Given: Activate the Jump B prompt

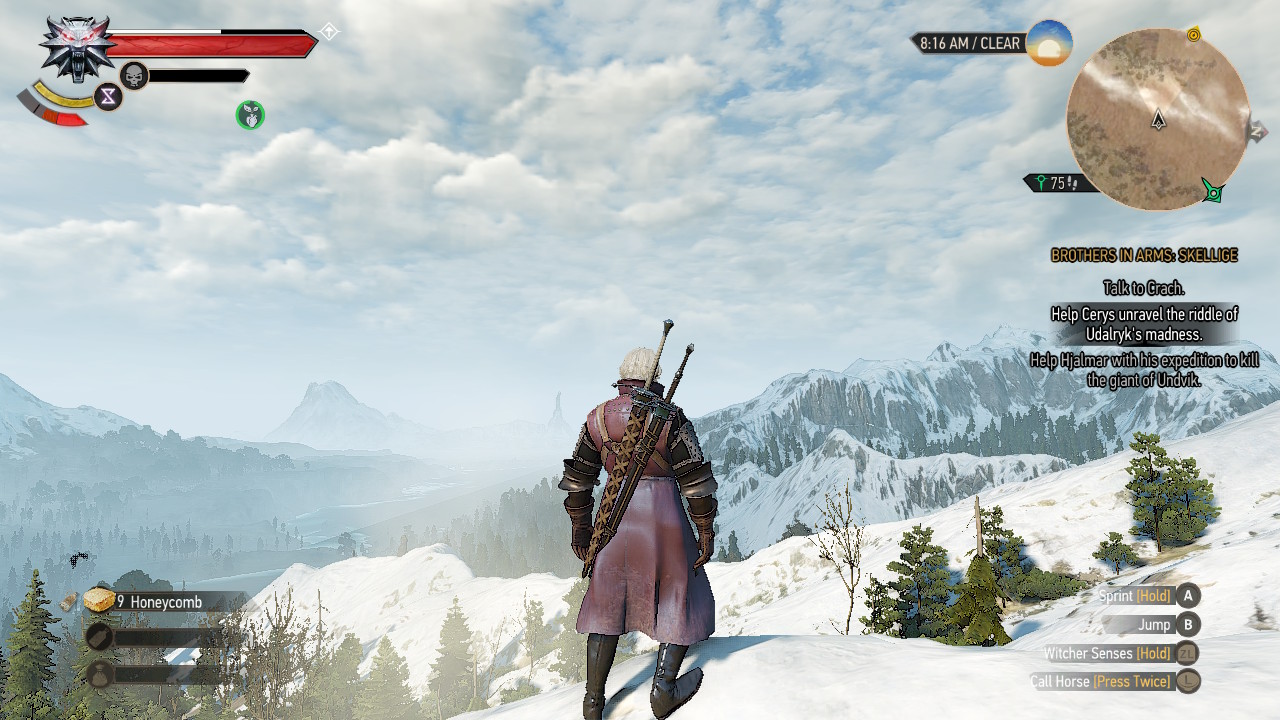Looking at the screenshot, I should (x=1186, y=624).
